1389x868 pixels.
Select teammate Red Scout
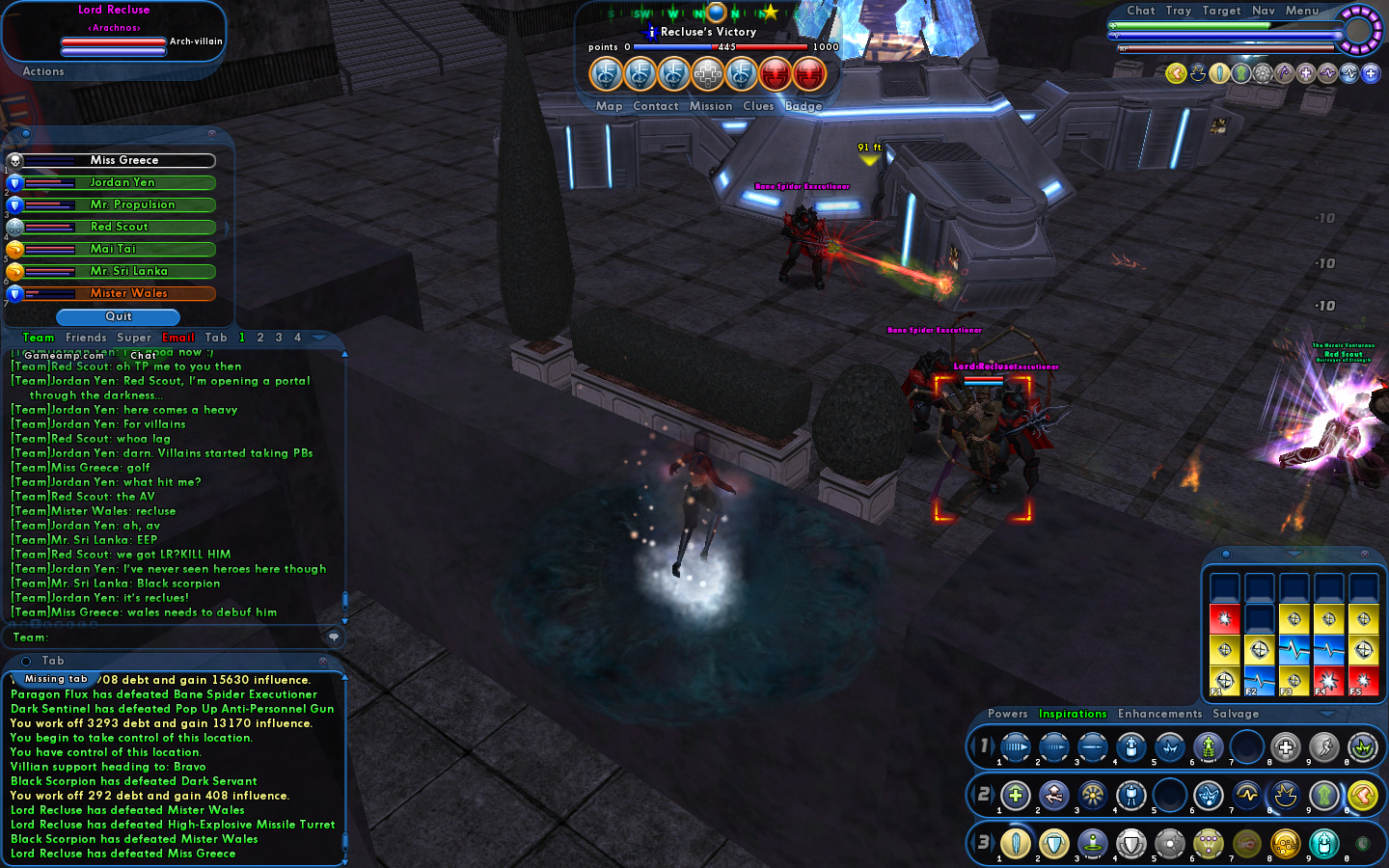120,227
